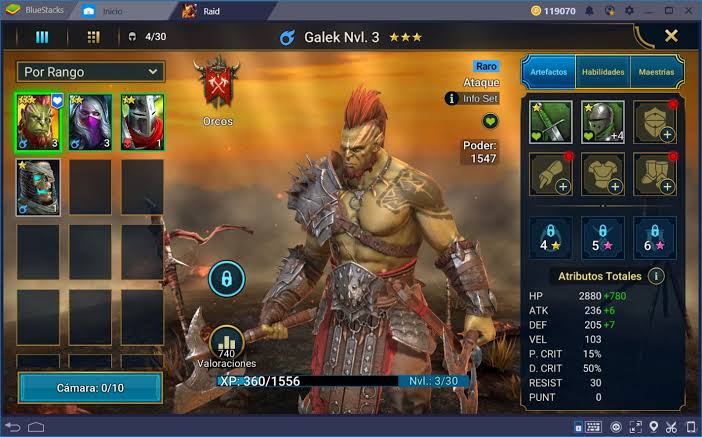The height and width of the screenshot is (437, 702).
Task: Open the equipped sword artifact slot
Action: pyautogui.click(x=551, y=122)
